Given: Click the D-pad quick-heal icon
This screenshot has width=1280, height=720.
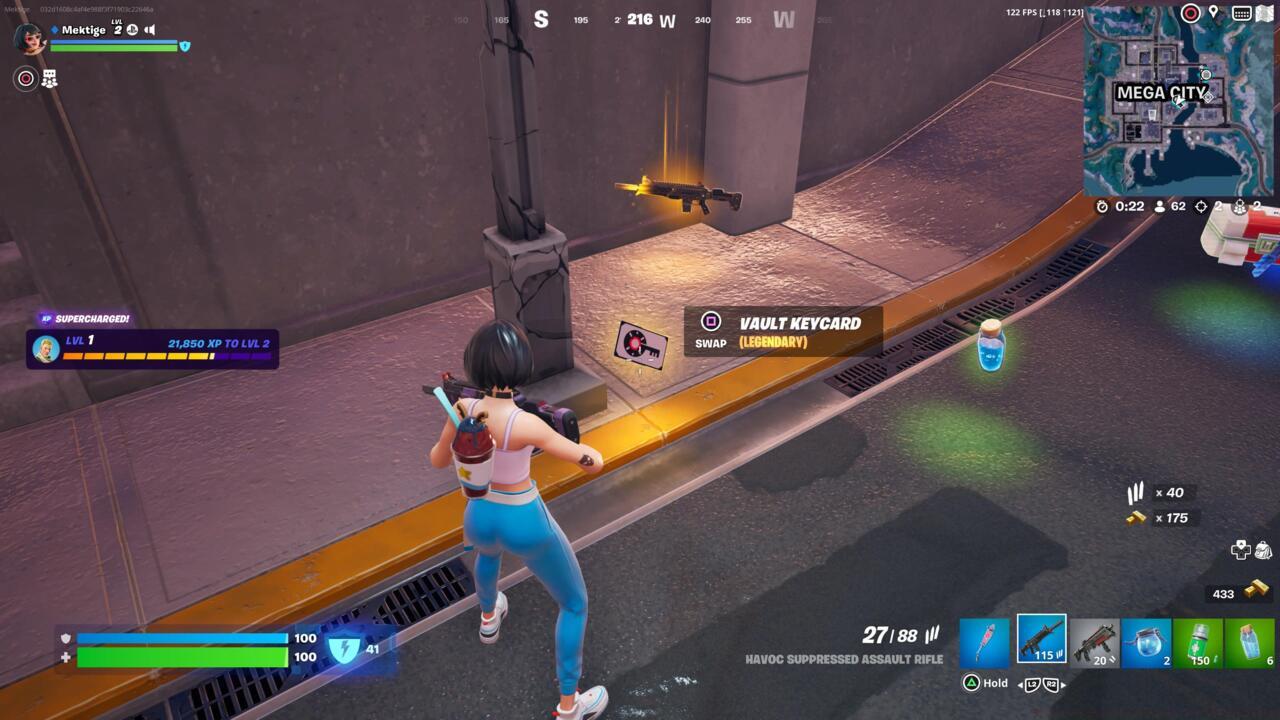Looking at the screenshot, I should (x=1240, y=551).
